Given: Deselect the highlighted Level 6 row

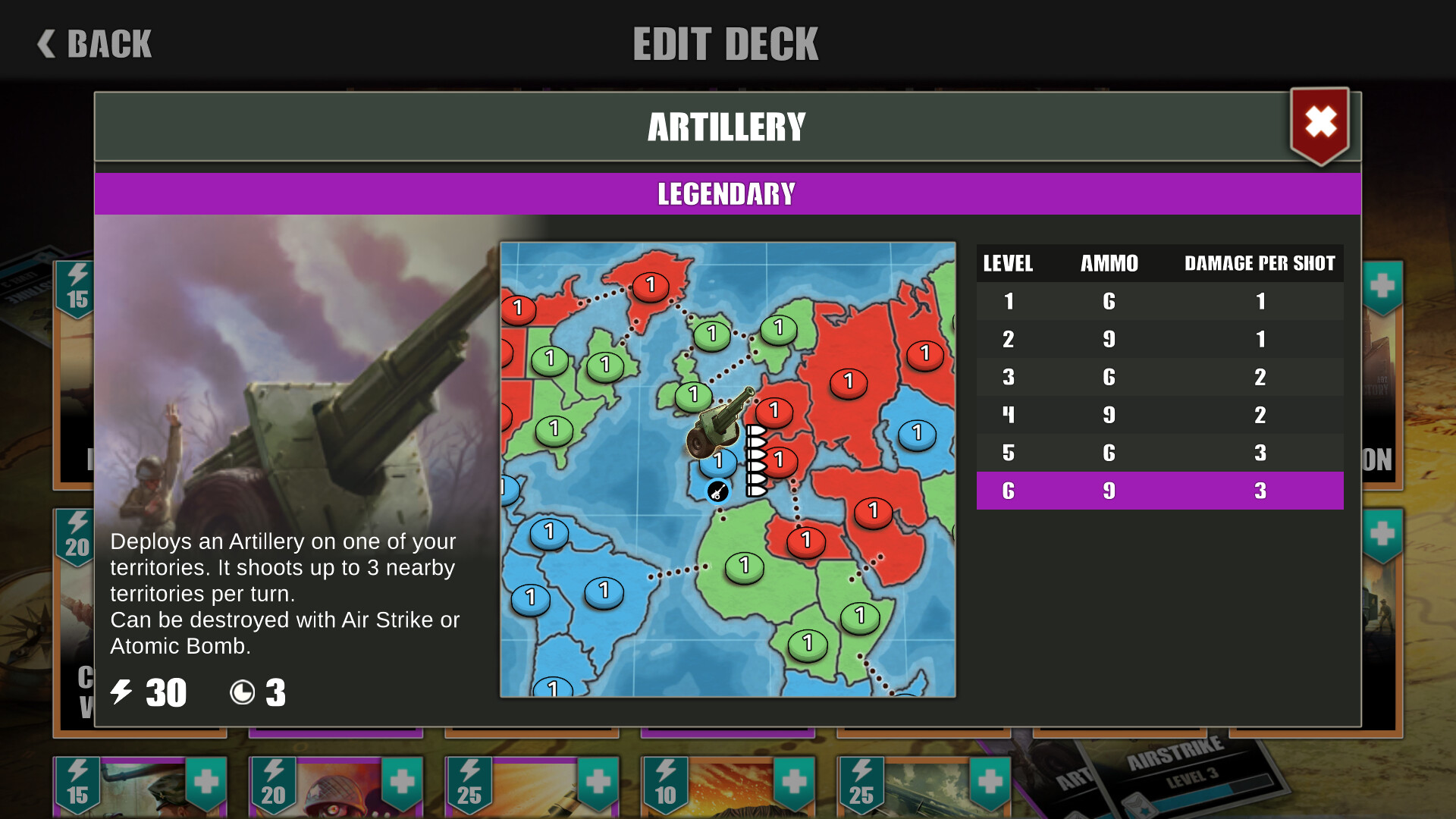Looking at the screenshot, I should [x=1159, y=490].
